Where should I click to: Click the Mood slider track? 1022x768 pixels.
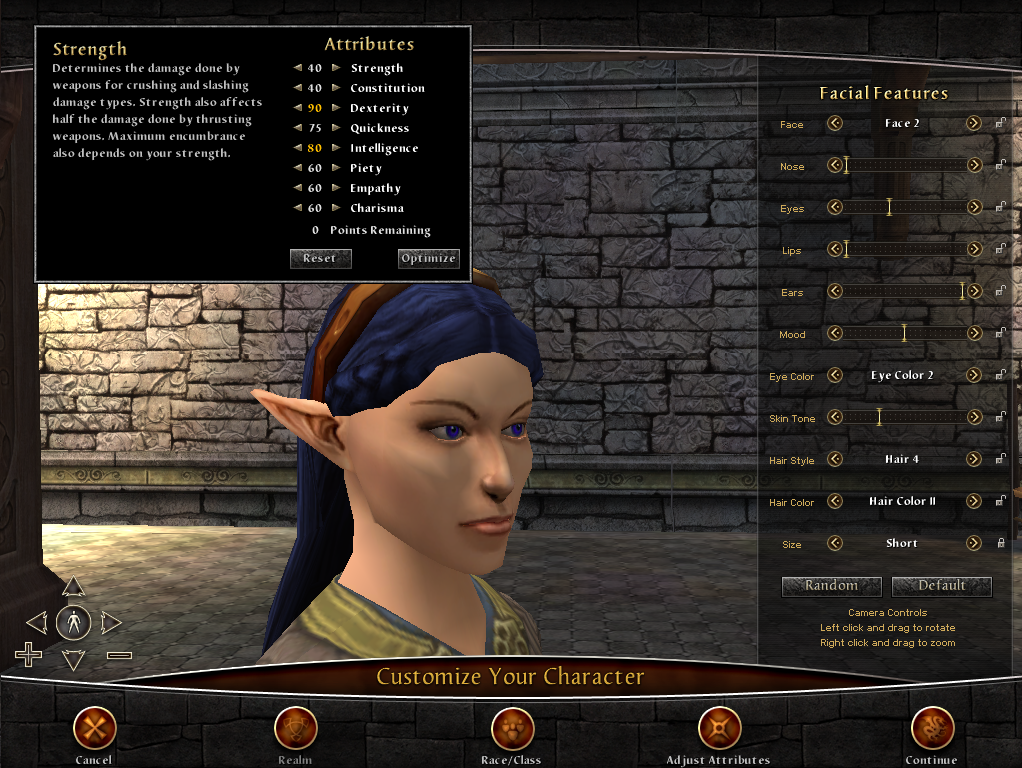coord(904,333)
